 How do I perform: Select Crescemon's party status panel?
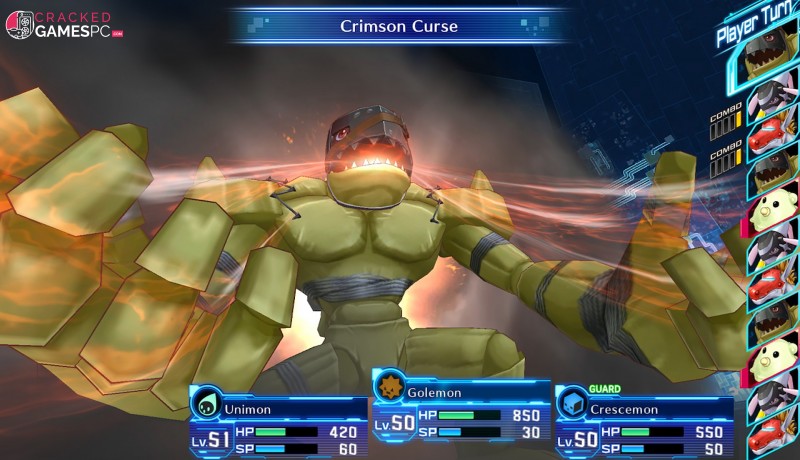point(644,422)
